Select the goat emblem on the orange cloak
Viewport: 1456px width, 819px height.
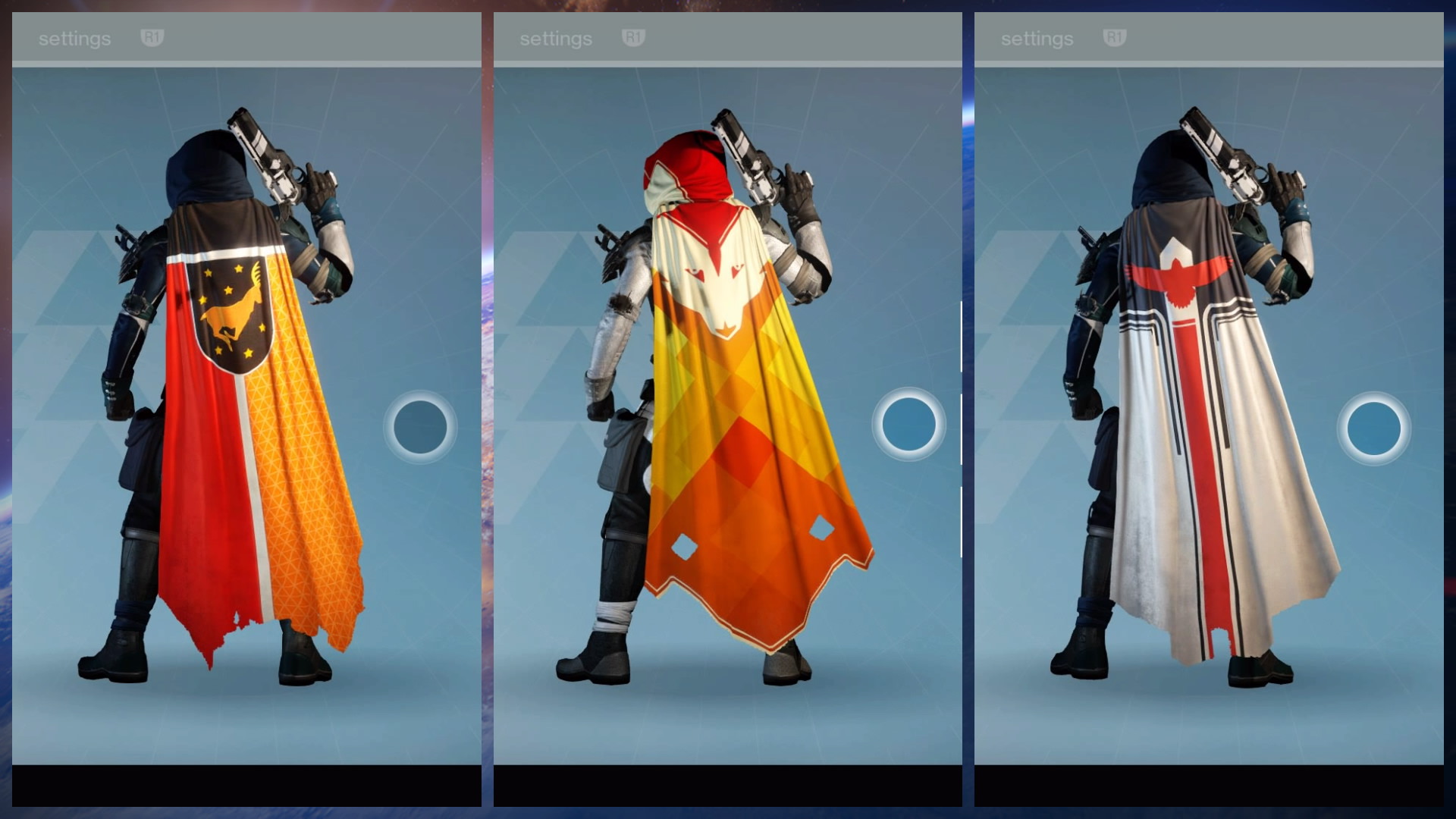(235, 309)
